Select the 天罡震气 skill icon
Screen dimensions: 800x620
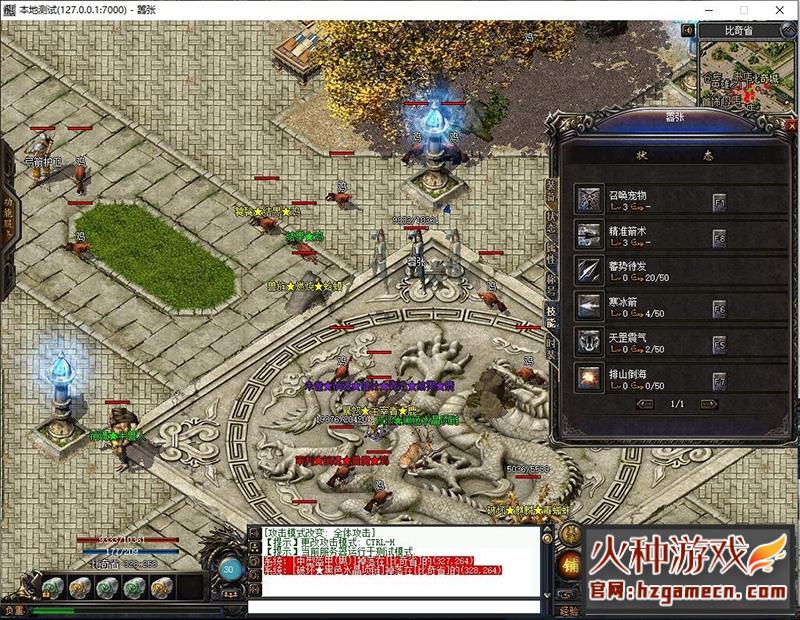[589, 342]
